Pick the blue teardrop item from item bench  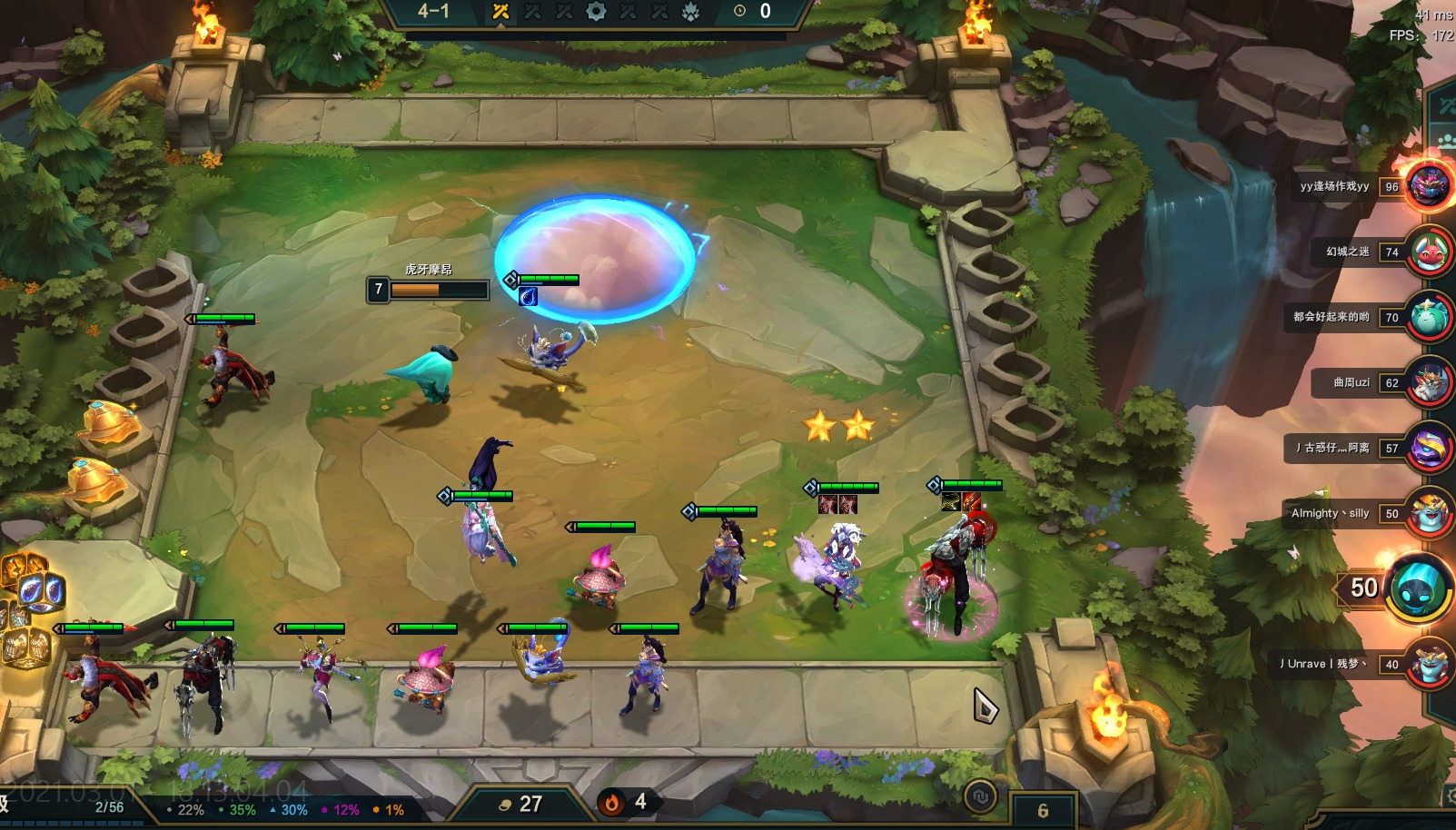pyautogui.click(x=41, y=591)
